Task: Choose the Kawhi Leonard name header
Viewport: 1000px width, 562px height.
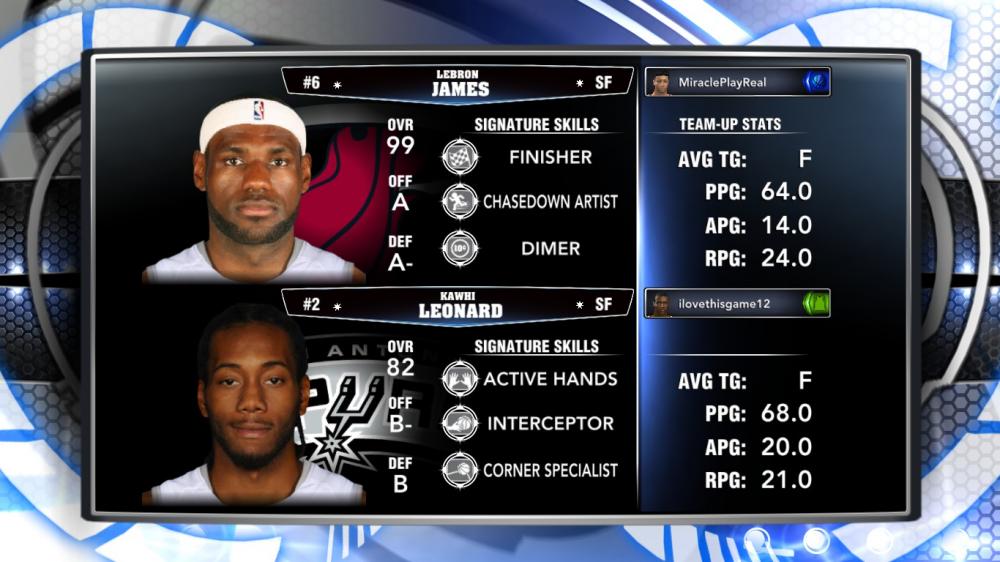Action: (459, 305)
